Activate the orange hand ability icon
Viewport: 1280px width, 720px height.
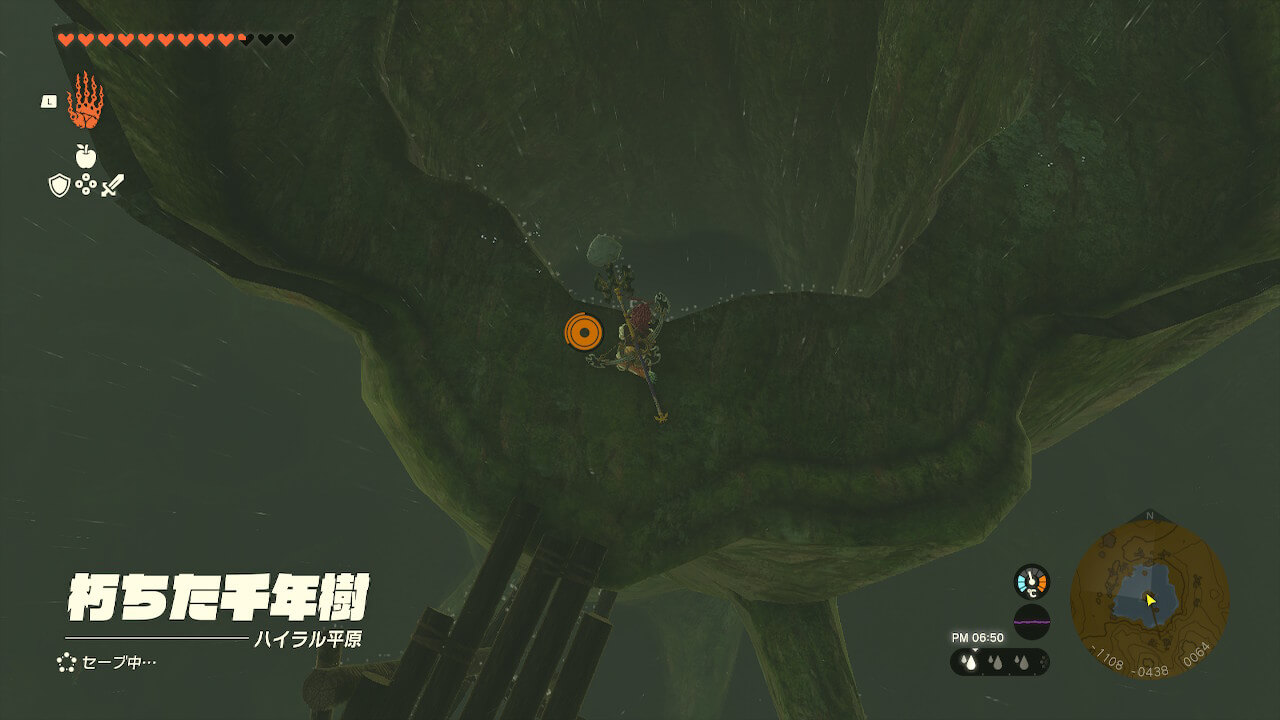coord(85,101)
